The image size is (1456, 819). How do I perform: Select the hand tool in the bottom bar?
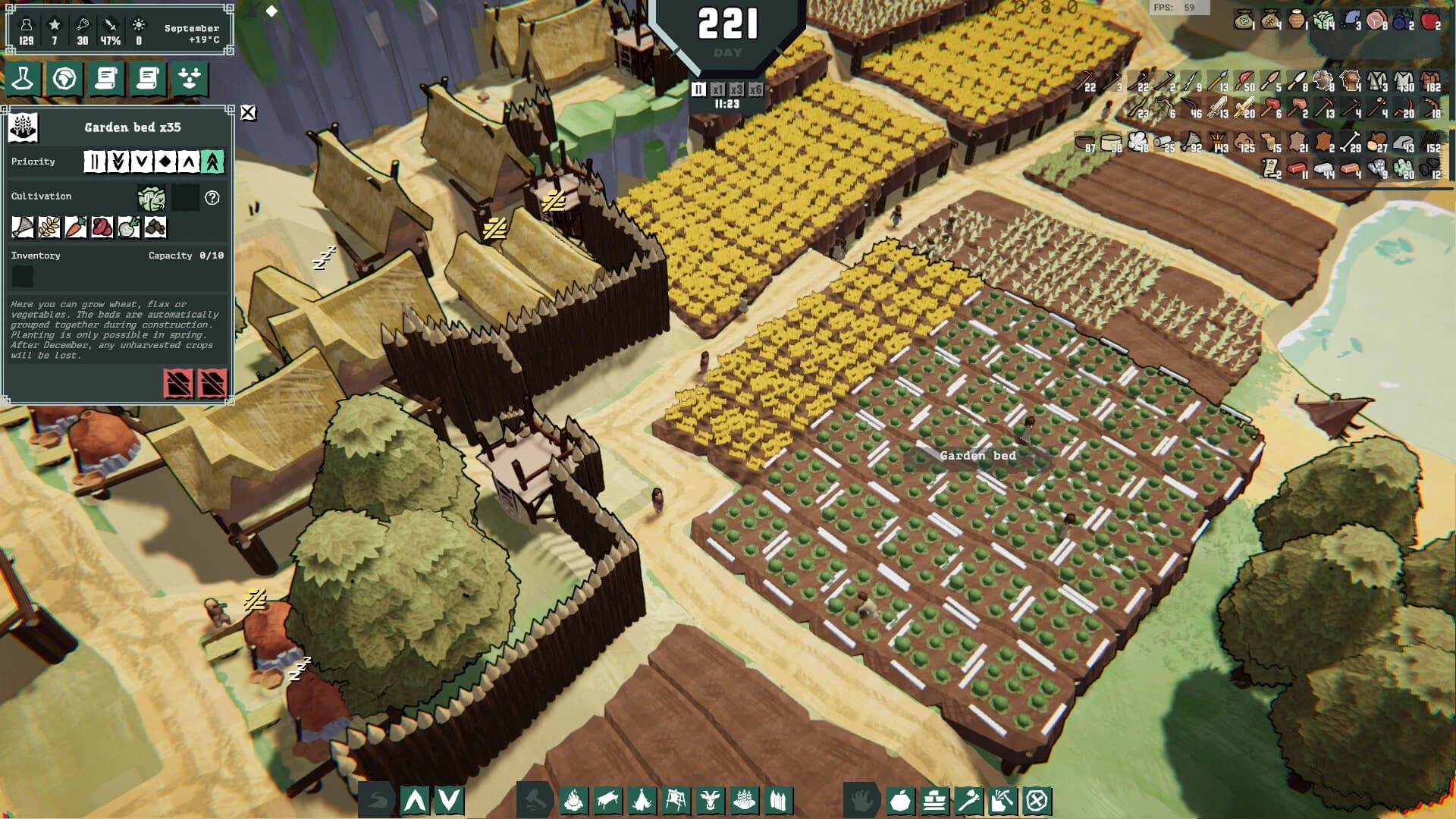coord(861,799)
